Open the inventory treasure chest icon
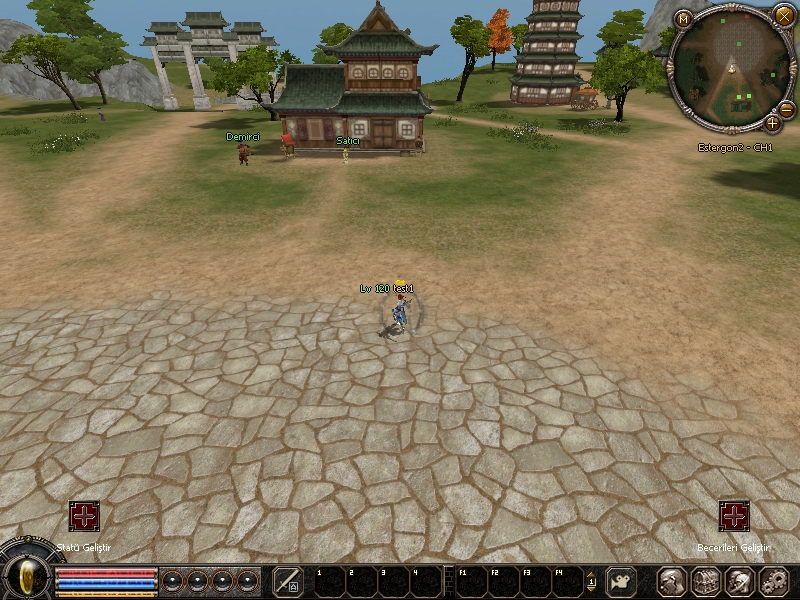The width and height of the screenshot is (800, 600). [706, 581]
